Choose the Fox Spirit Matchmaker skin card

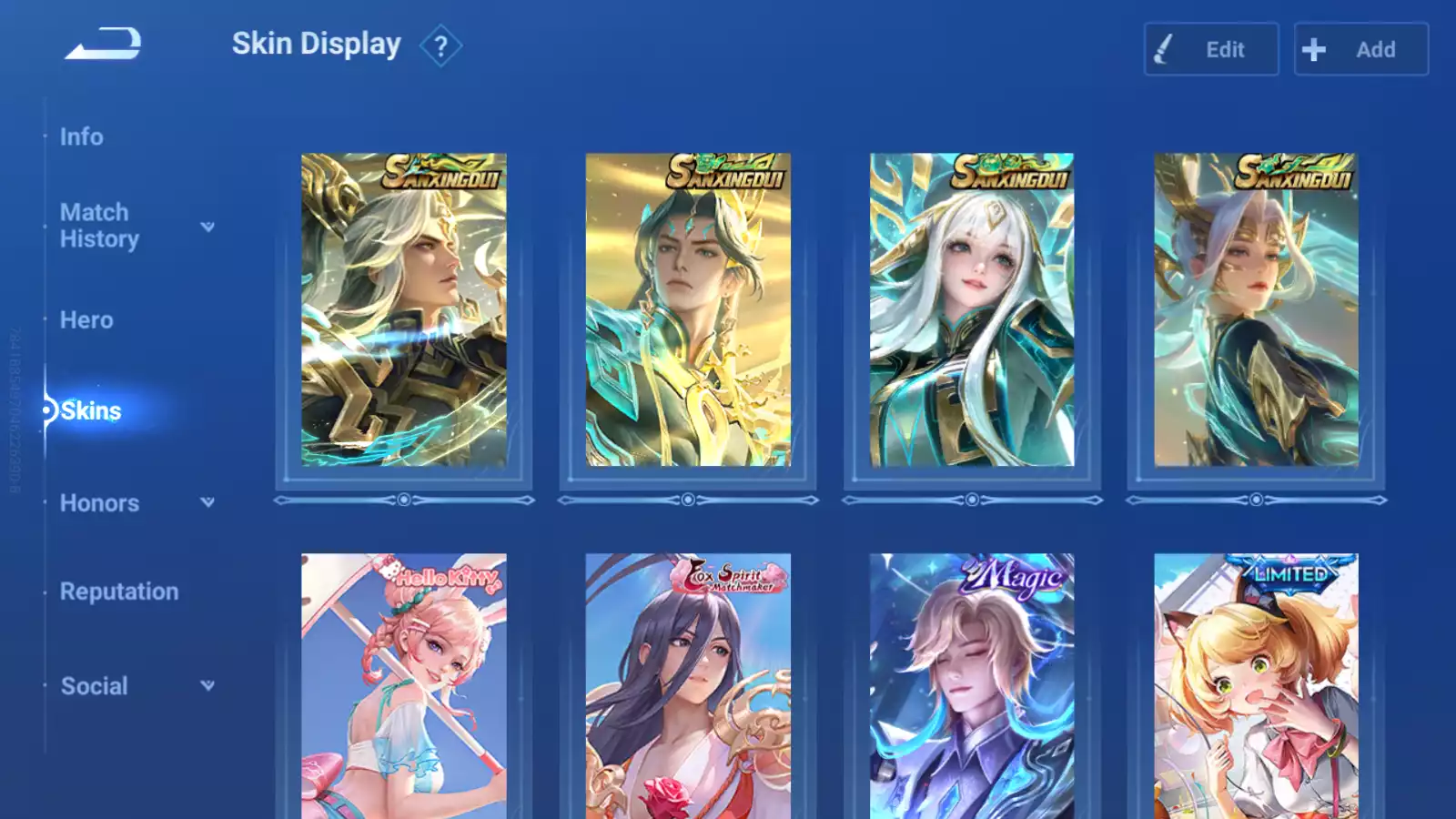pos(688,686)
